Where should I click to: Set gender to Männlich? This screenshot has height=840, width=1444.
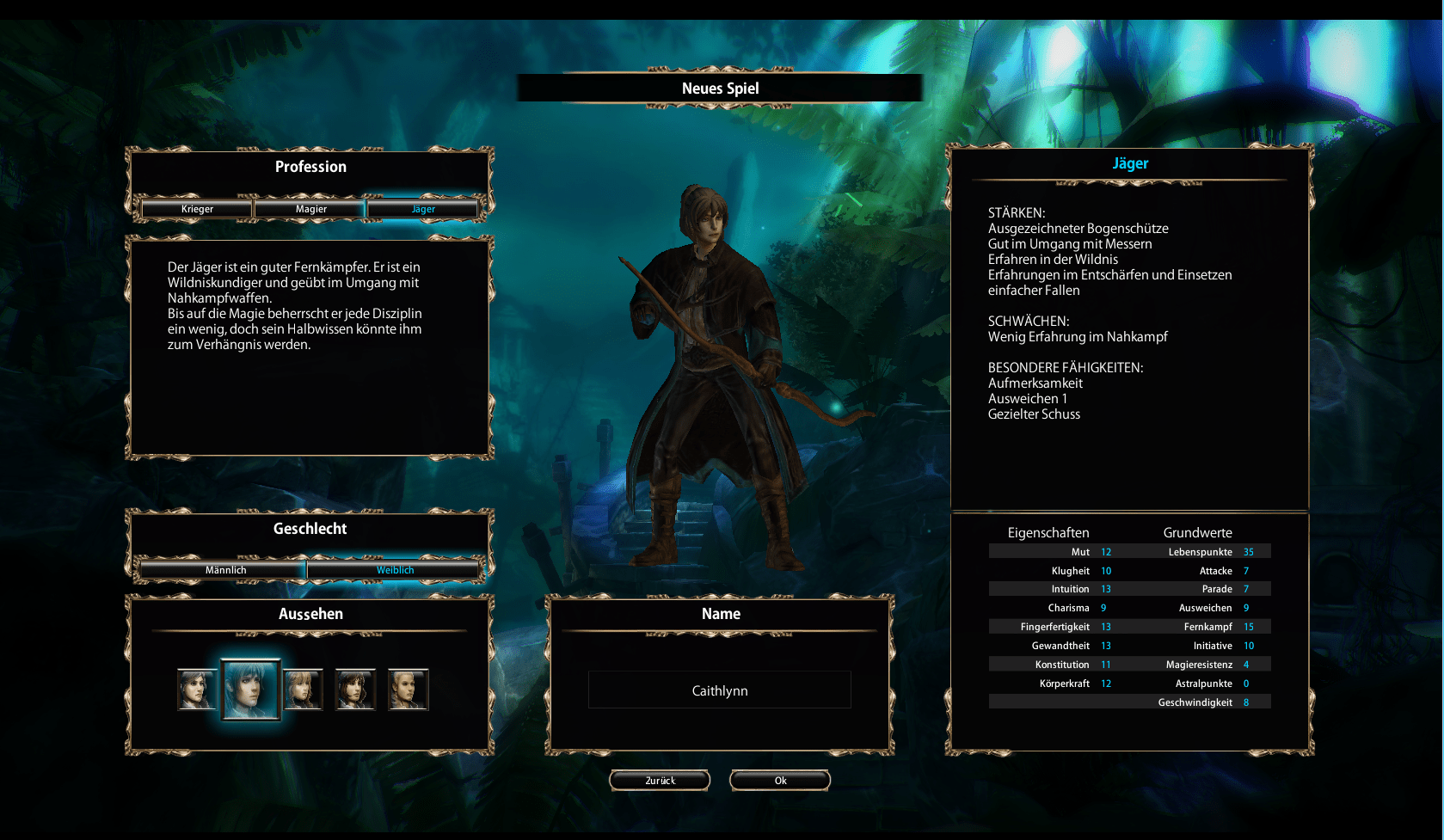pos(225,570)
